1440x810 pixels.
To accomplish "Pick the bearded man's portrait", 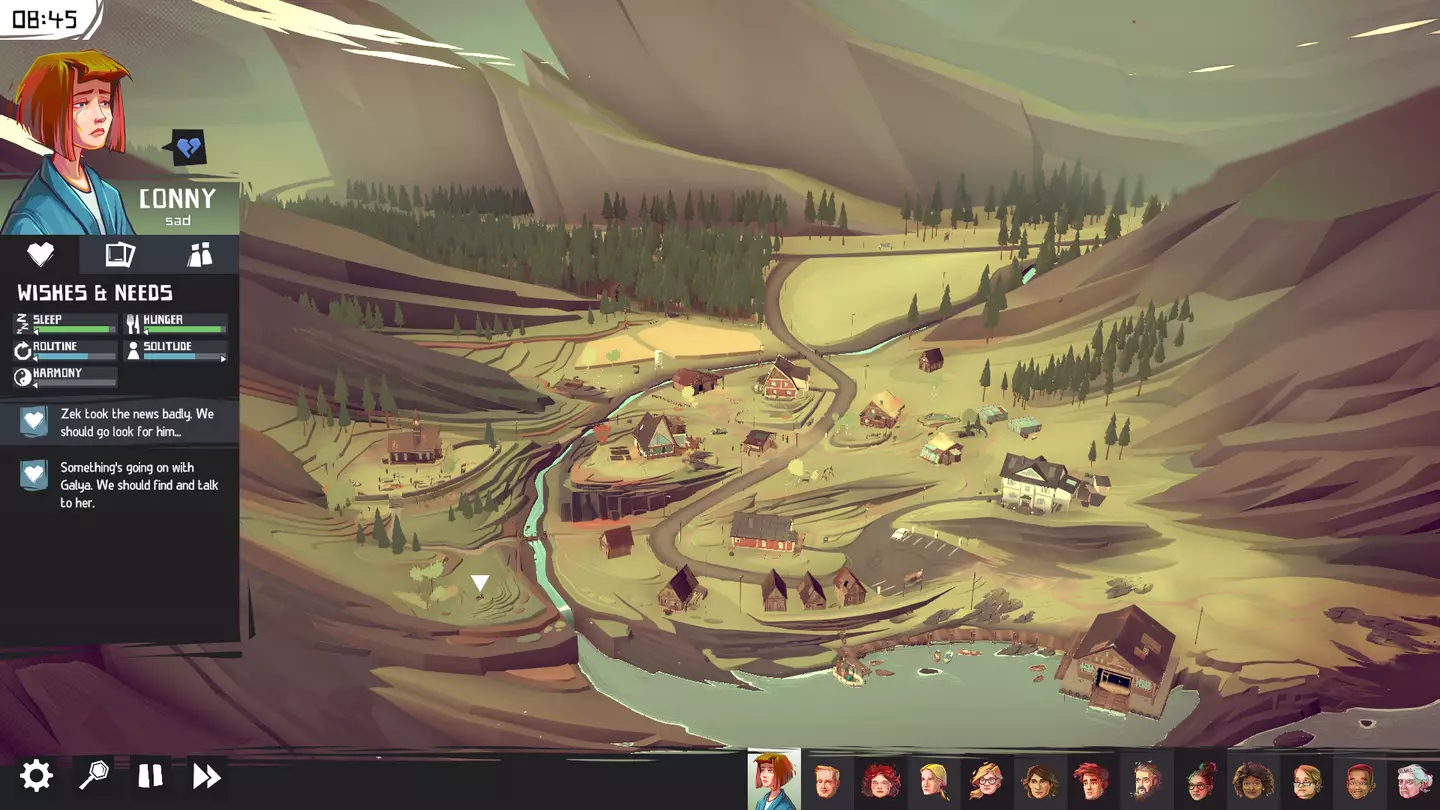I will (1146, 781).
